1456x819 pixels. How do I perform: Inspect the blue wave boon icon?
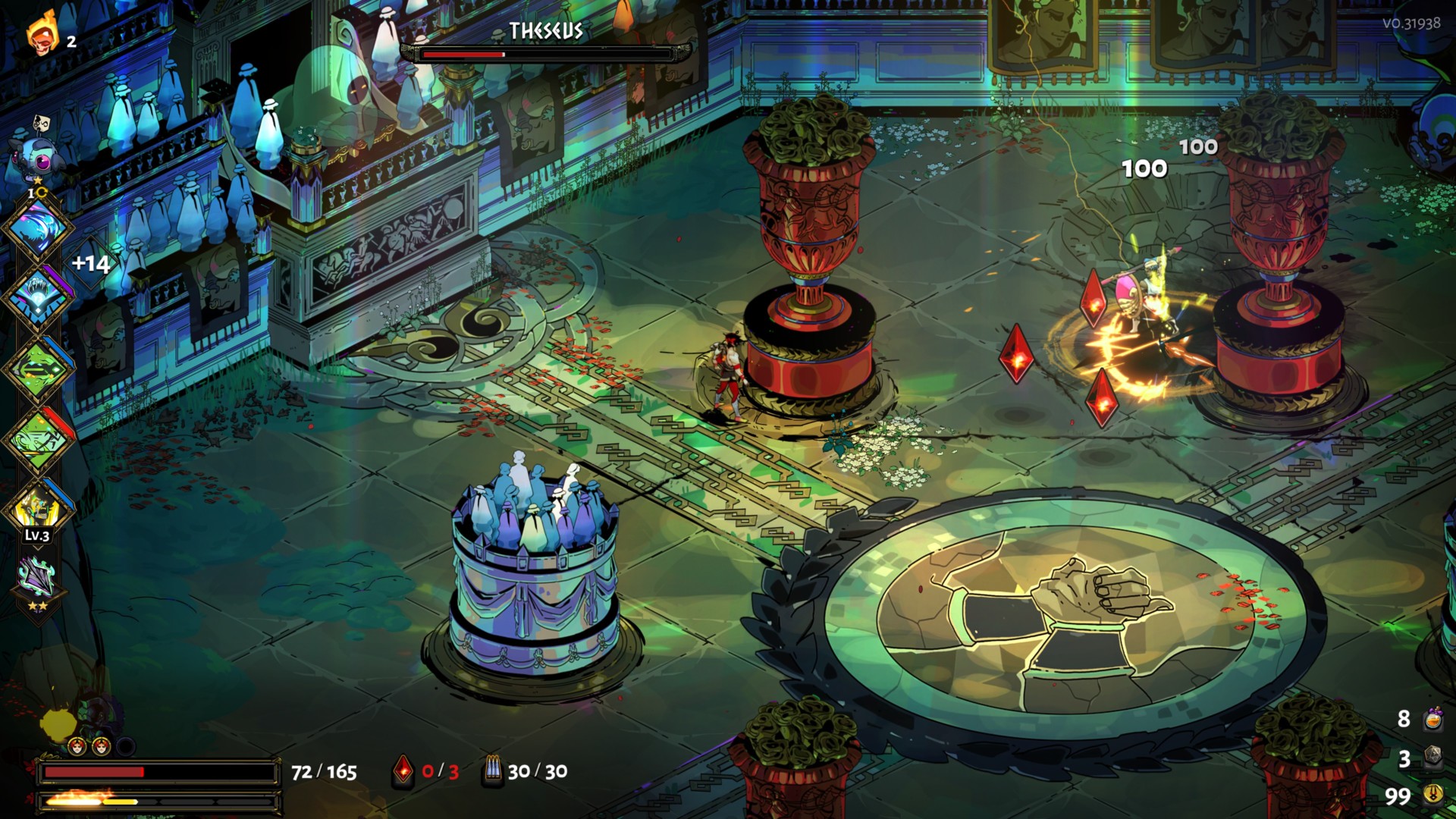38,227
